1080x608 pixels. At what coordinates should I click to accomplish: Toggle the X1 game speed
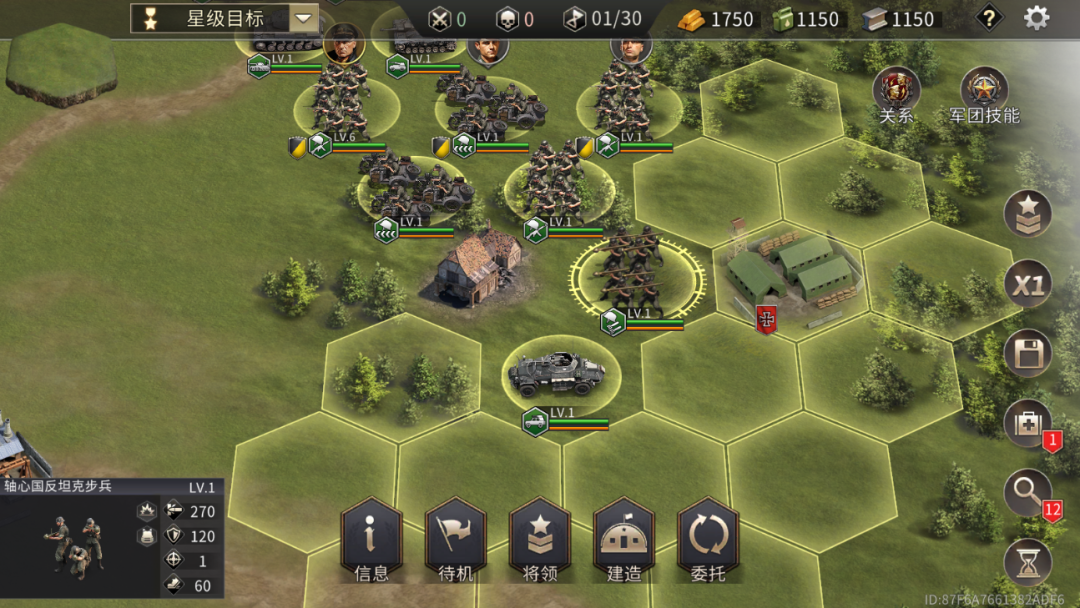click(1028, 286)
